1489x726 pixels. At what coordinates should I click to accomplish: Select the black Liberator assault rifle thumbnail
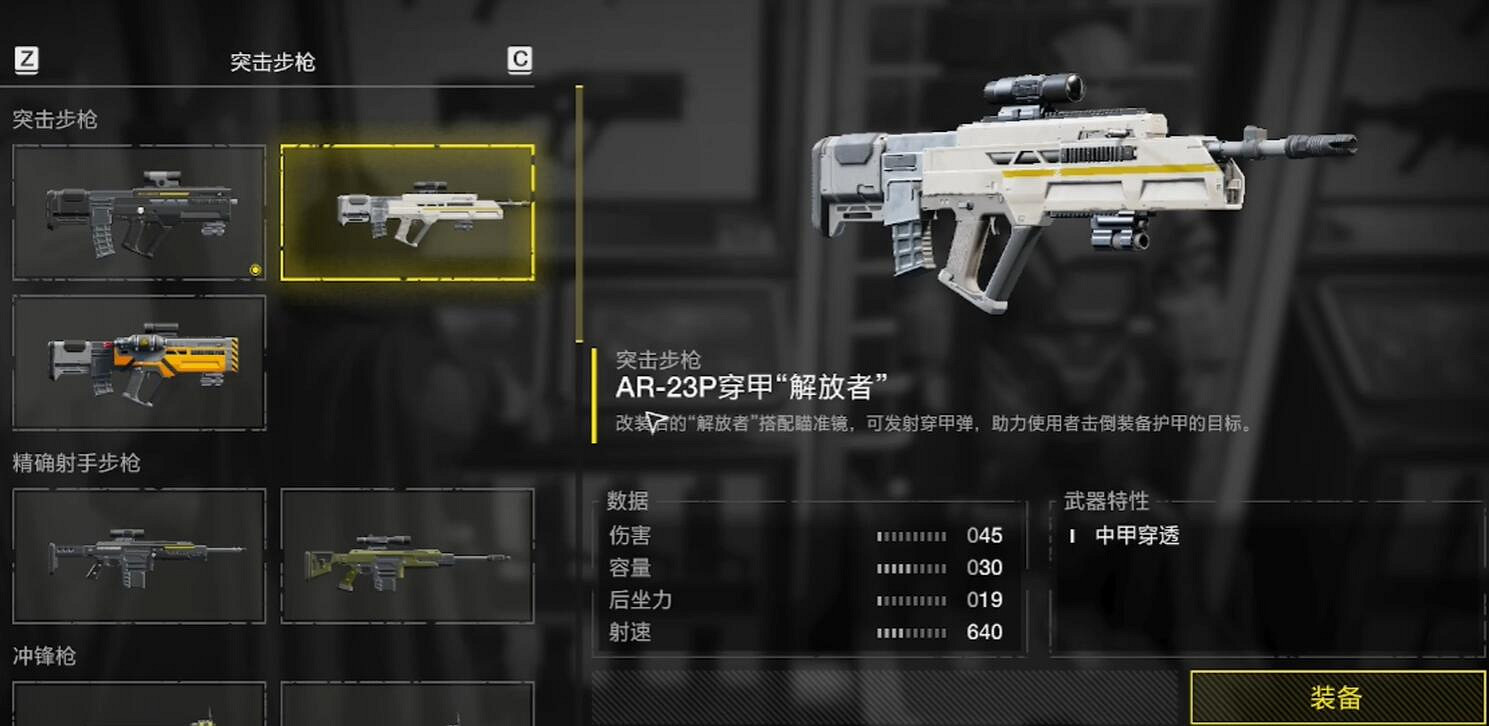tap(138, 211)
